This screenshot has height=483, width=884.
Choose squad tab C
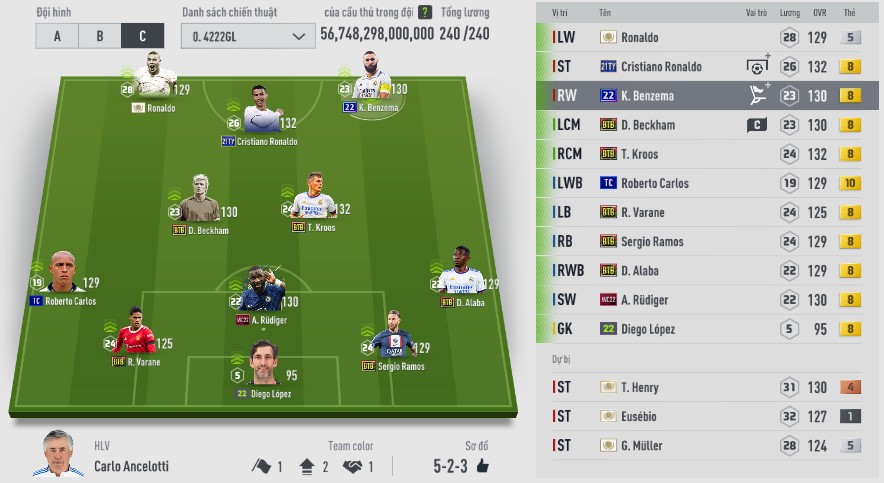click(142, 36)
